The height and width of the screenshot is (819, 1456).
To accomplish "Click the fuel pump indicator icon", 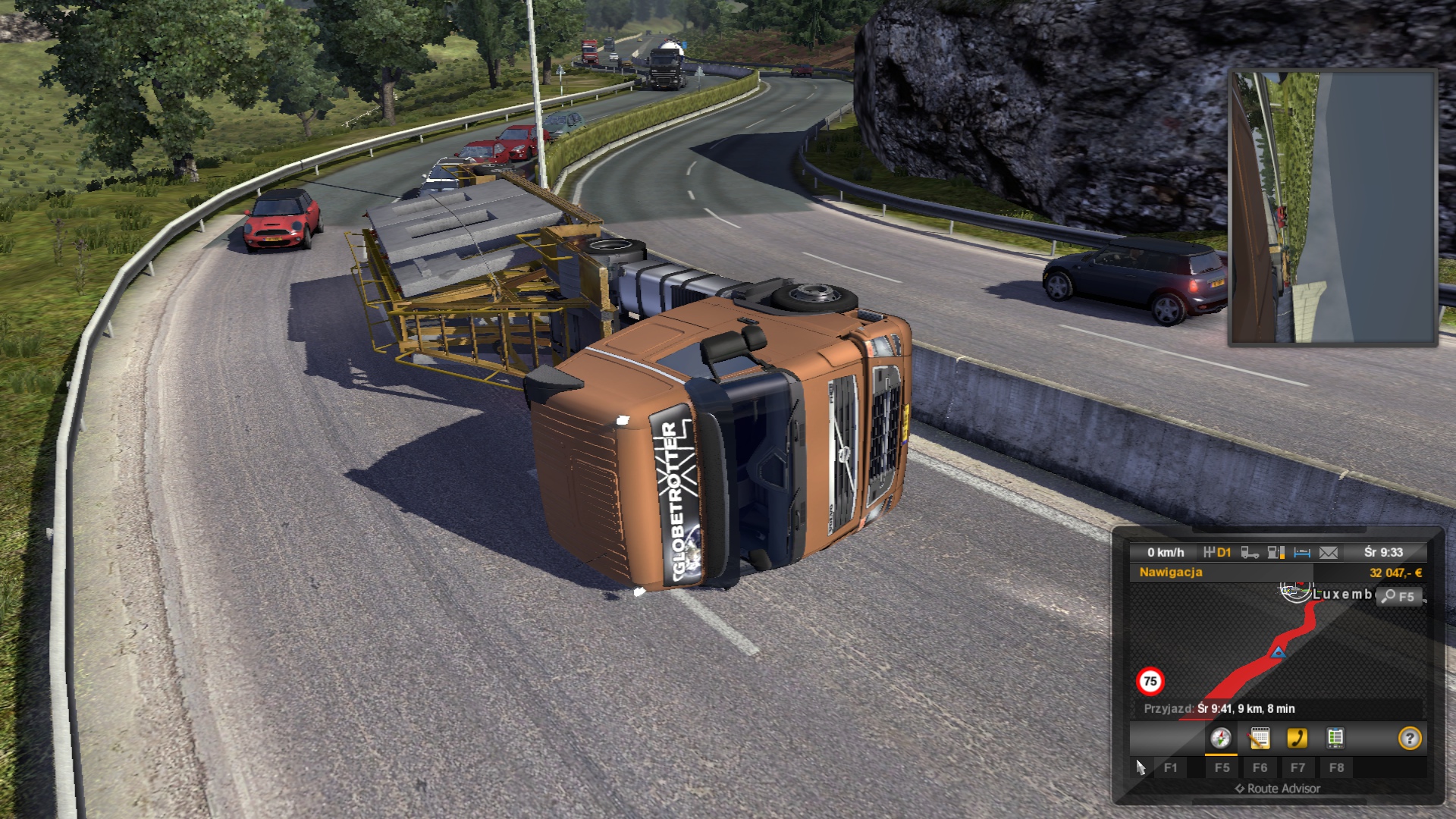I will [x=1276, y=553].
